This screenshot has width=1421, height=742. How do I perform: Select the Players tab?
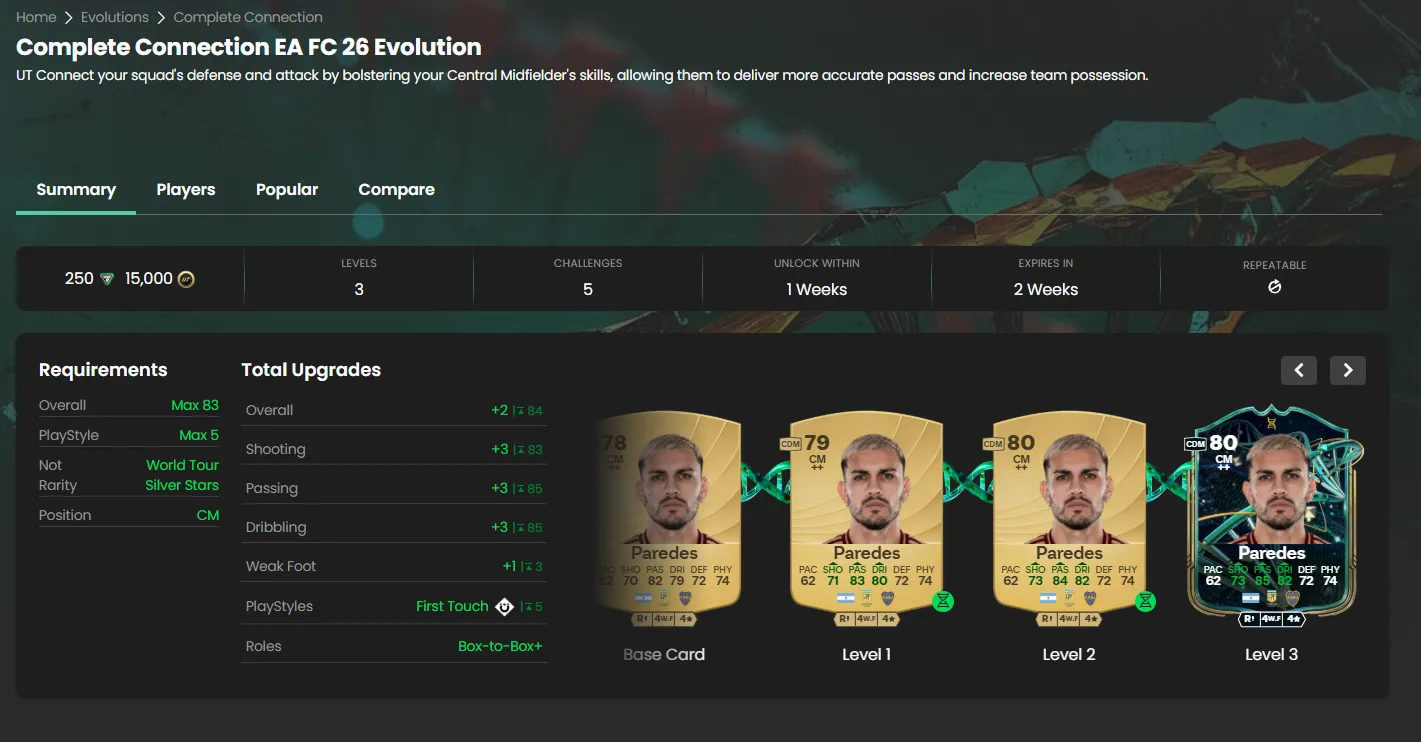click(185, 189)
